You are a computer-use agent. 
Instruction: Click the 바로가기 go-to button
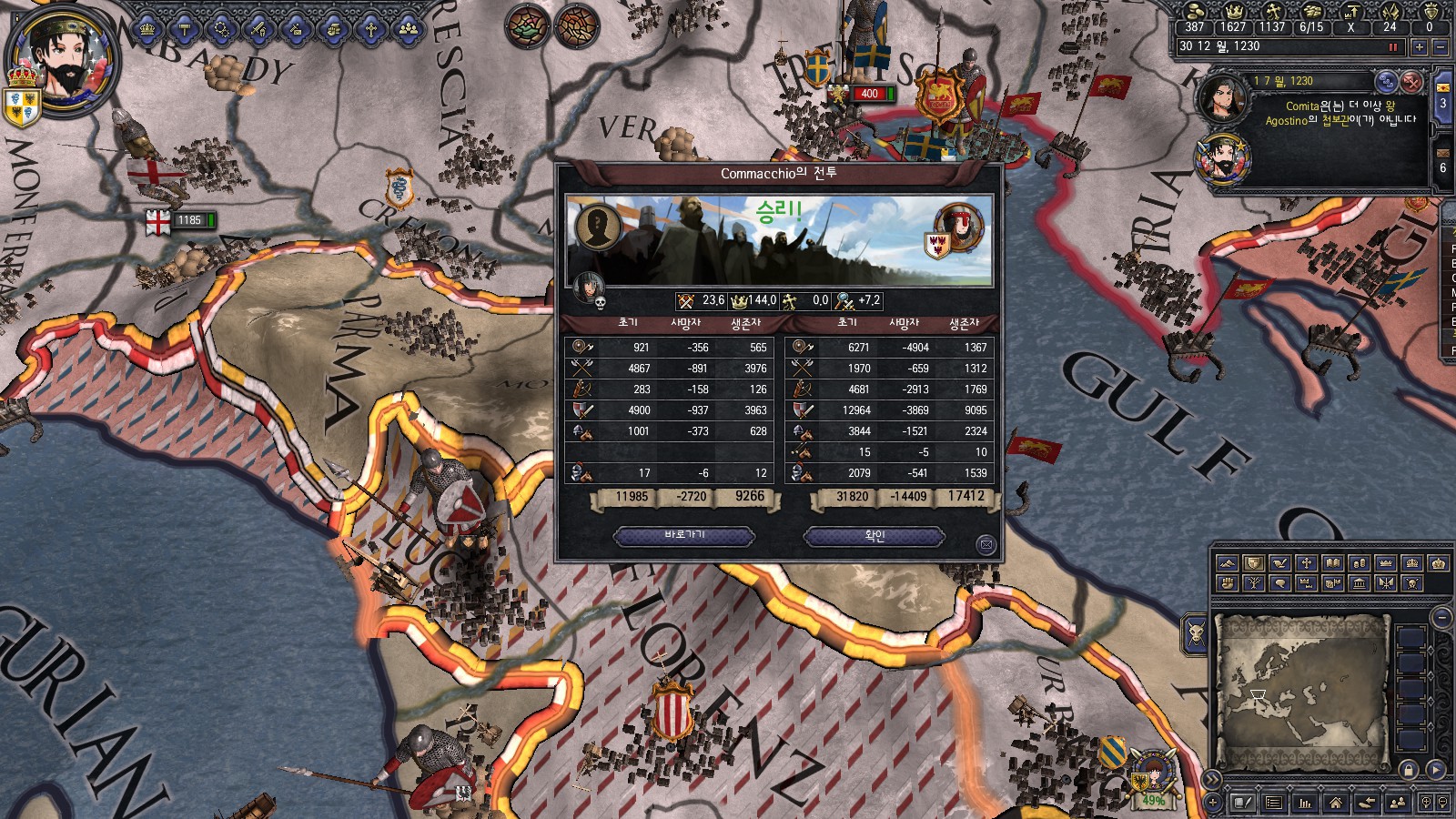pyautogui.click(x=684, y=536)
